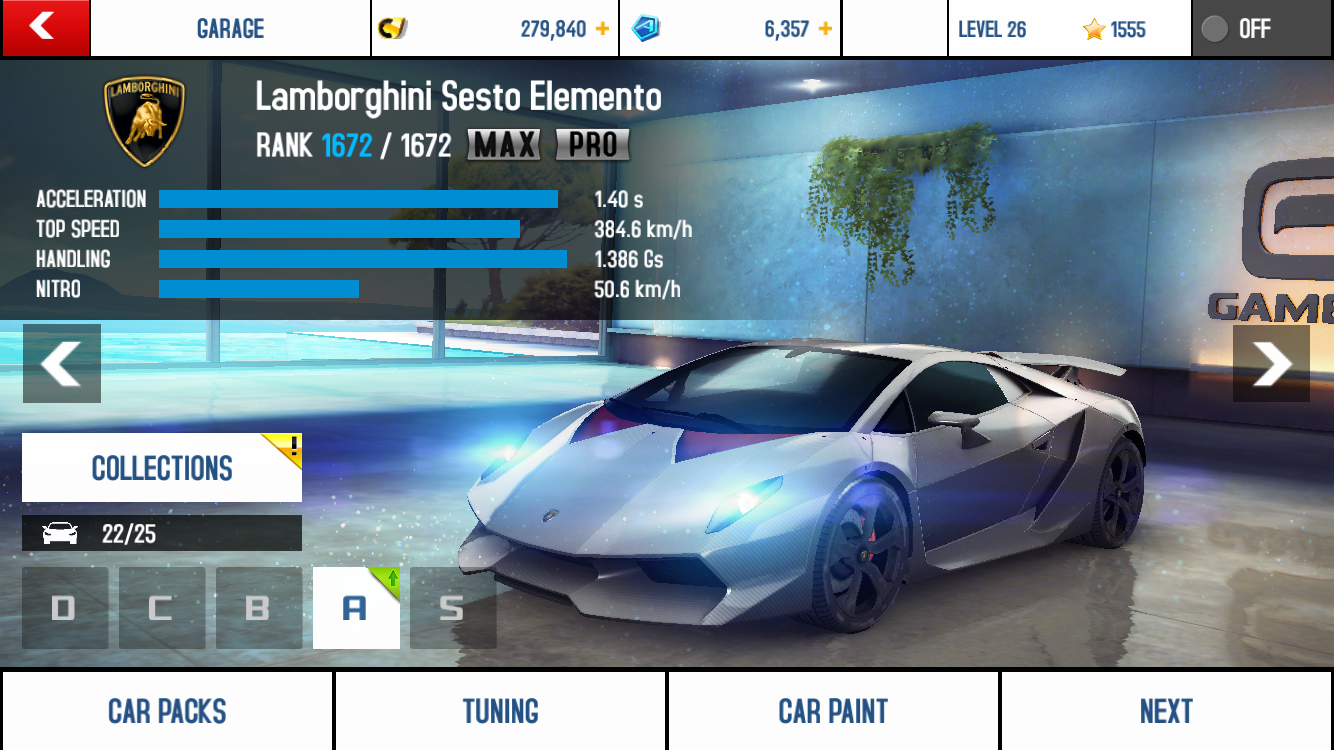Open the Car Packs shop

point(167,711)
